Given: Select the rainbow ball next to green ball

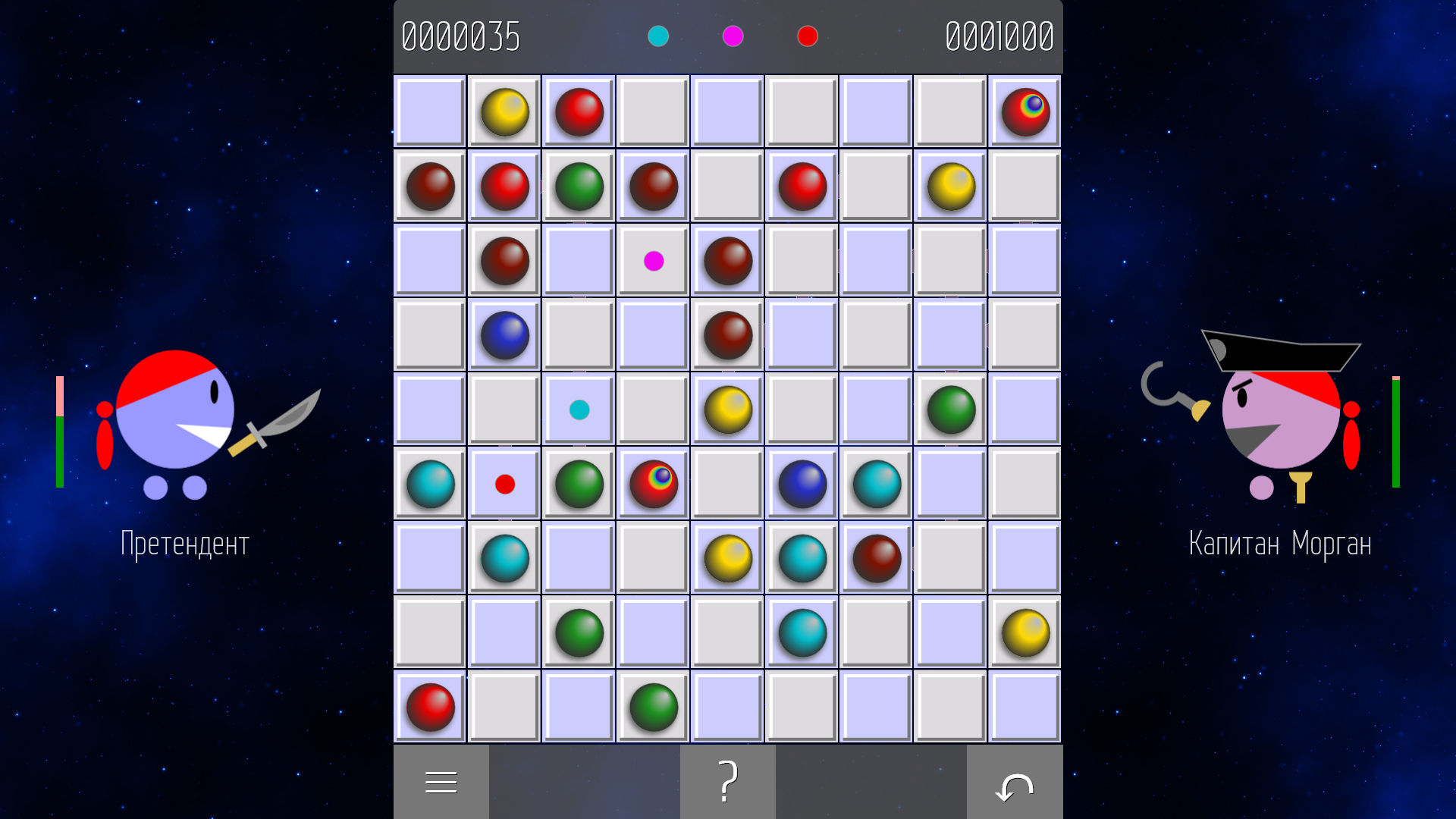Looking at the screenshot, I should (x=653, y=484).
